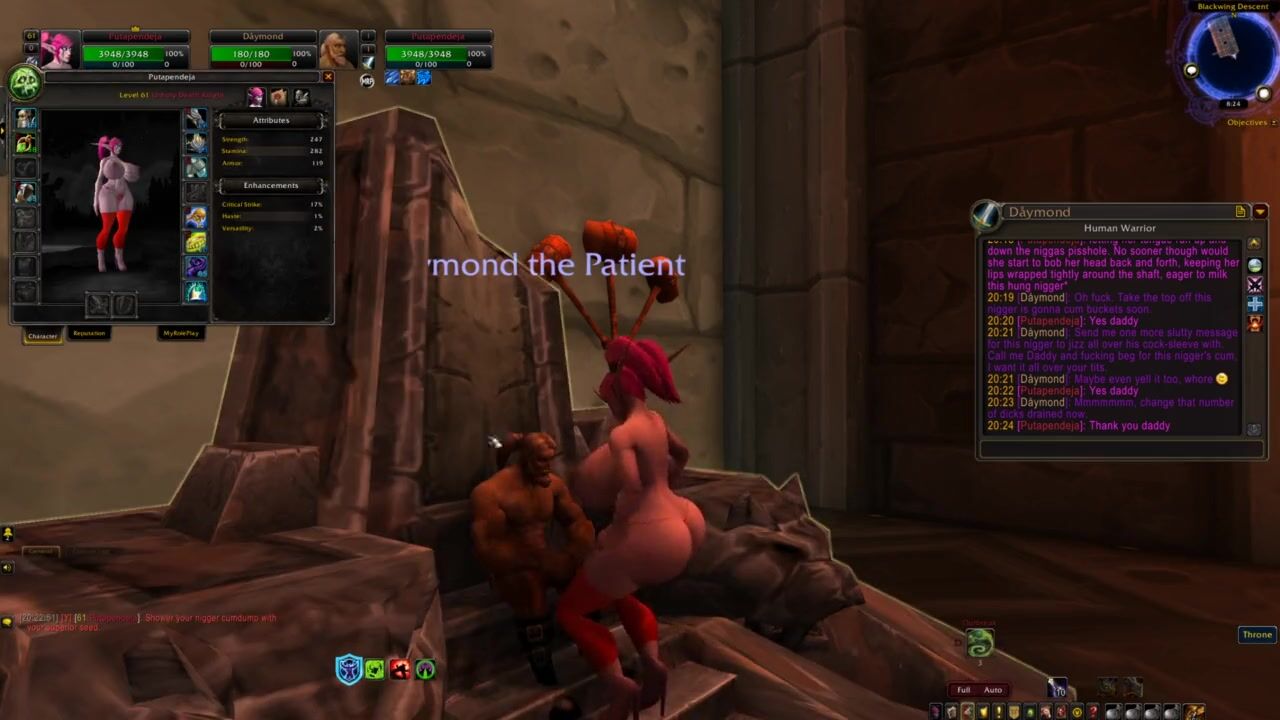Click the green swirl buff icon

[x=980, y=642]
